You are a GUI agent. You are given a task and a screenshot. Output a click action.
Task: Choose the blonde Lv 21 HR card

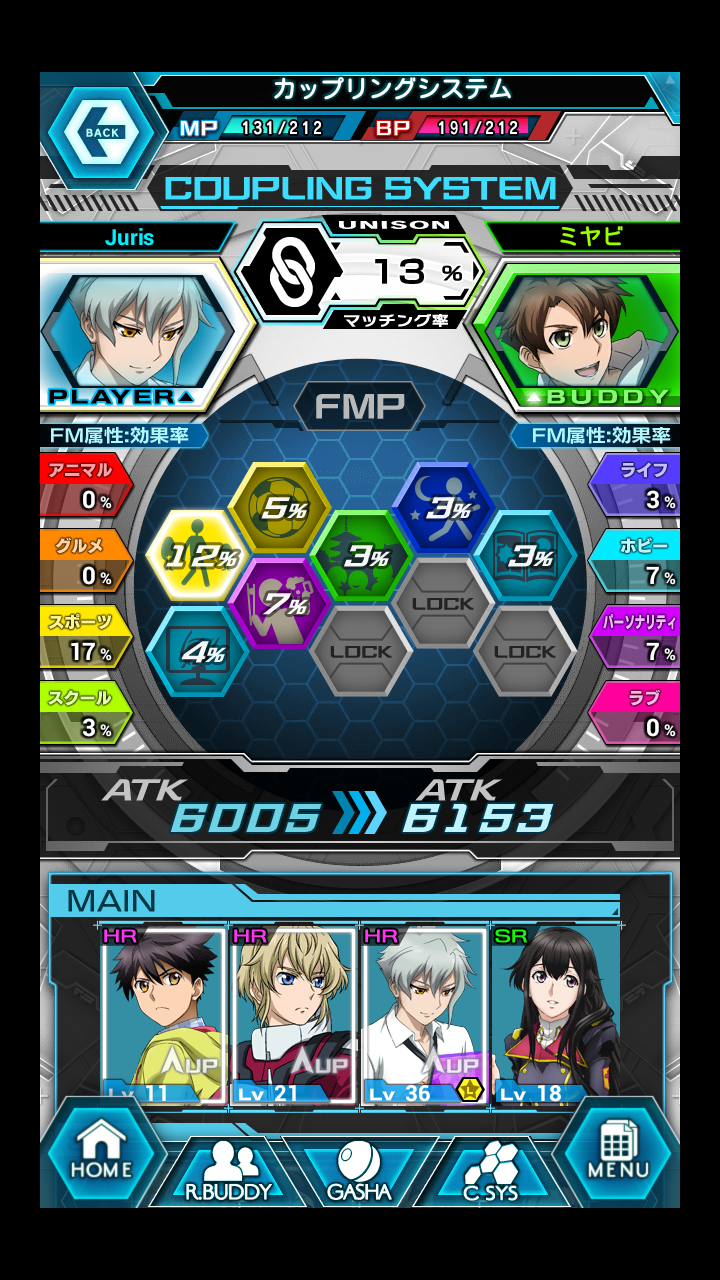[x=293, y=1016]
